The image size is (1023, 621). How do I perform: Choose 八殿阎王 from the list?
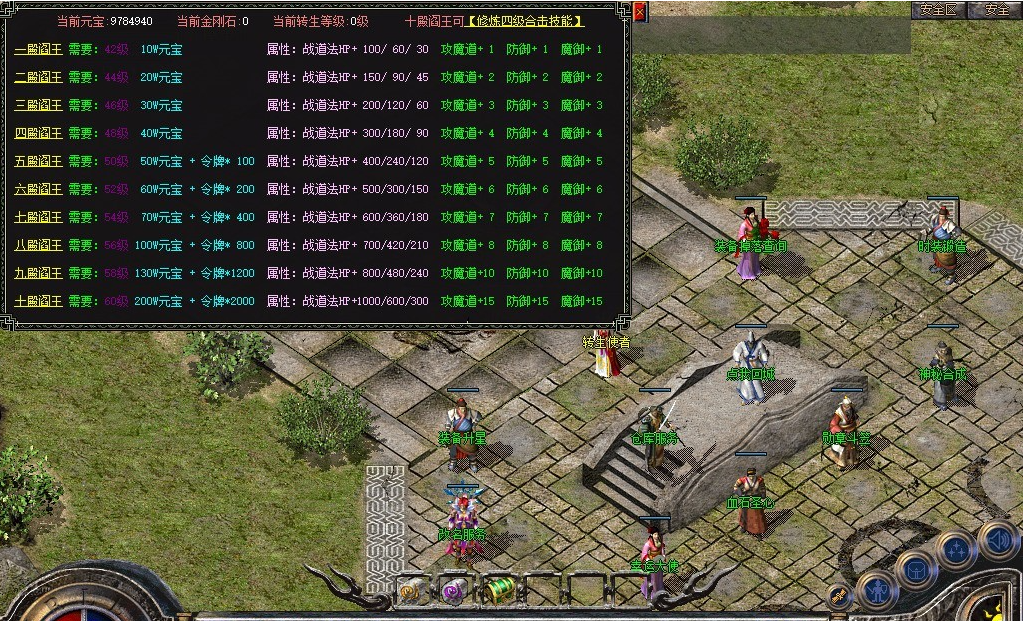(38, 245)
